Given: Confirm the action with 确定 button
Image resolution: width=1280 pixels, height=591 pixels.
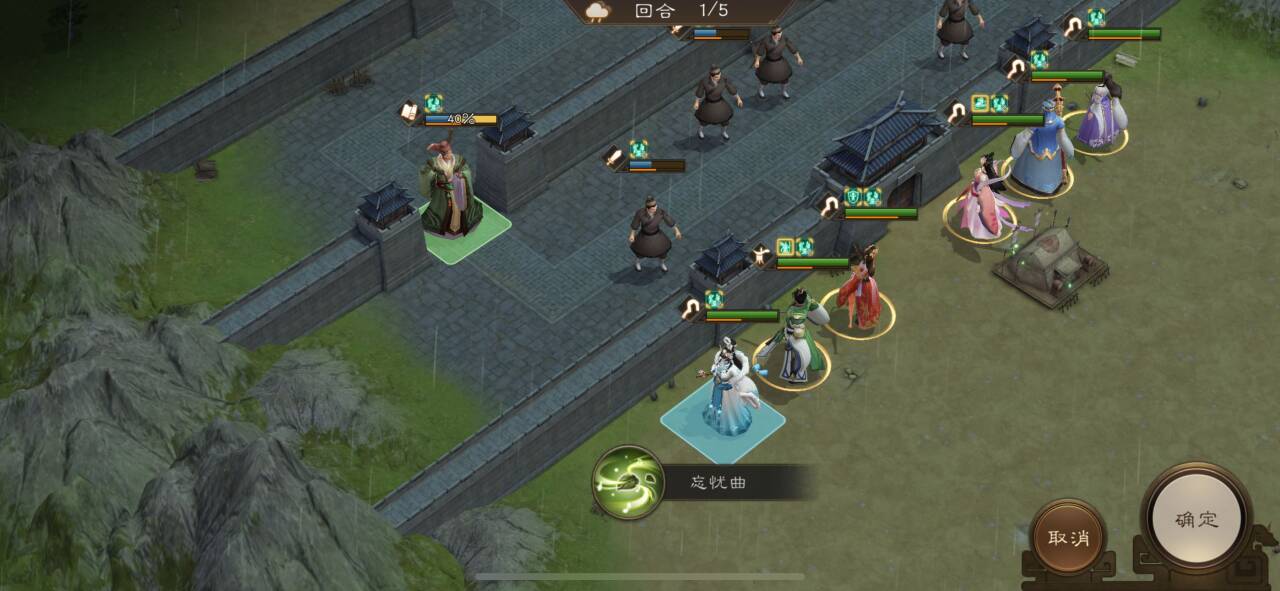Looking at the screenshot, I should tap(1196, 519).
